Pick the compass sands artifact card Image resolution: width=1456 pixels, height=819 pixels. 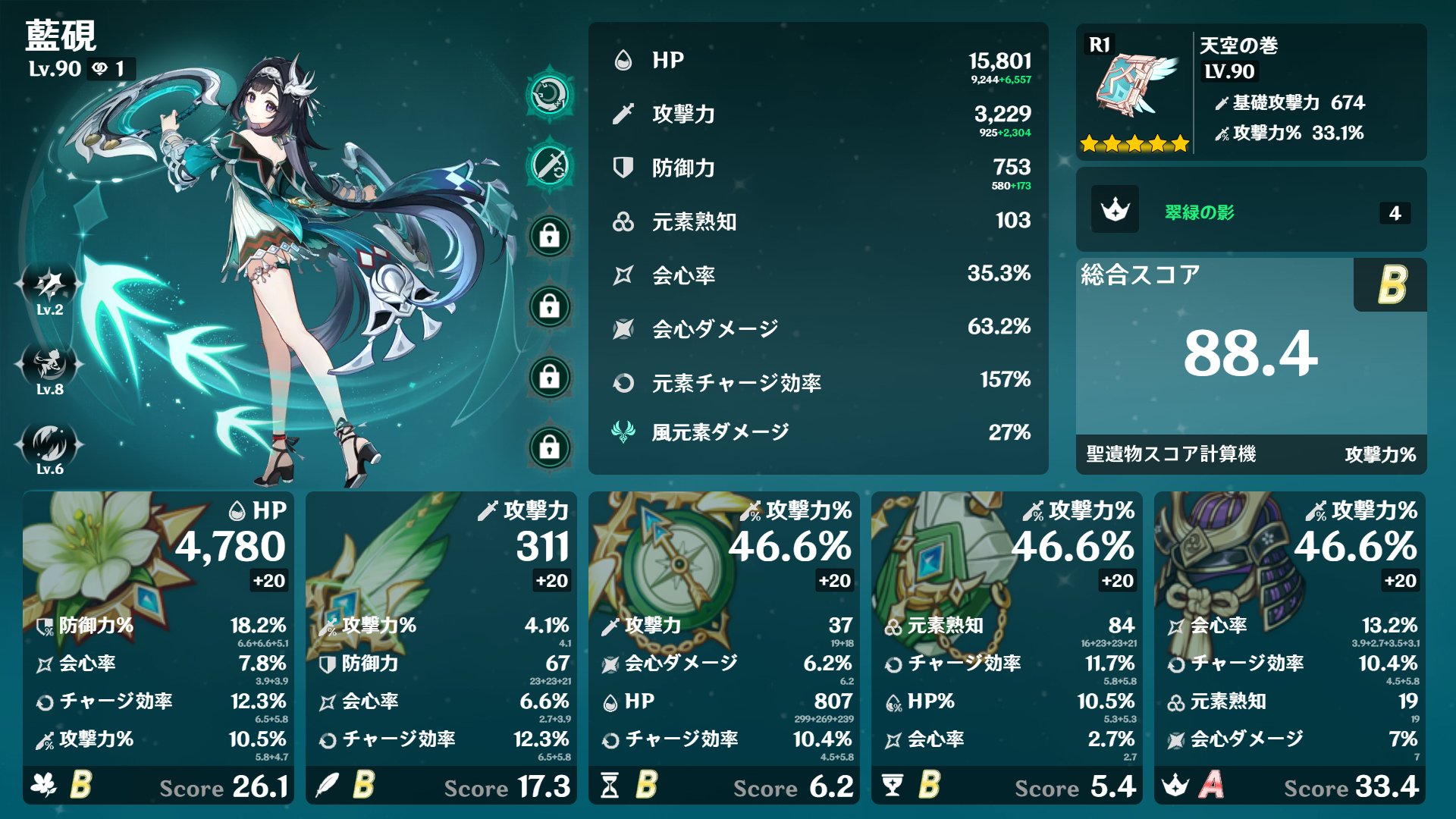point(723,647)
